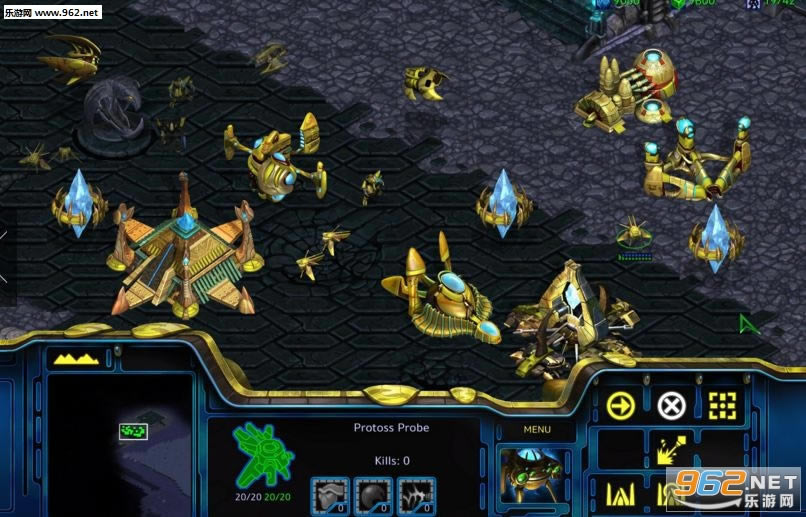Activate the Gather resources command

point(671,450)
